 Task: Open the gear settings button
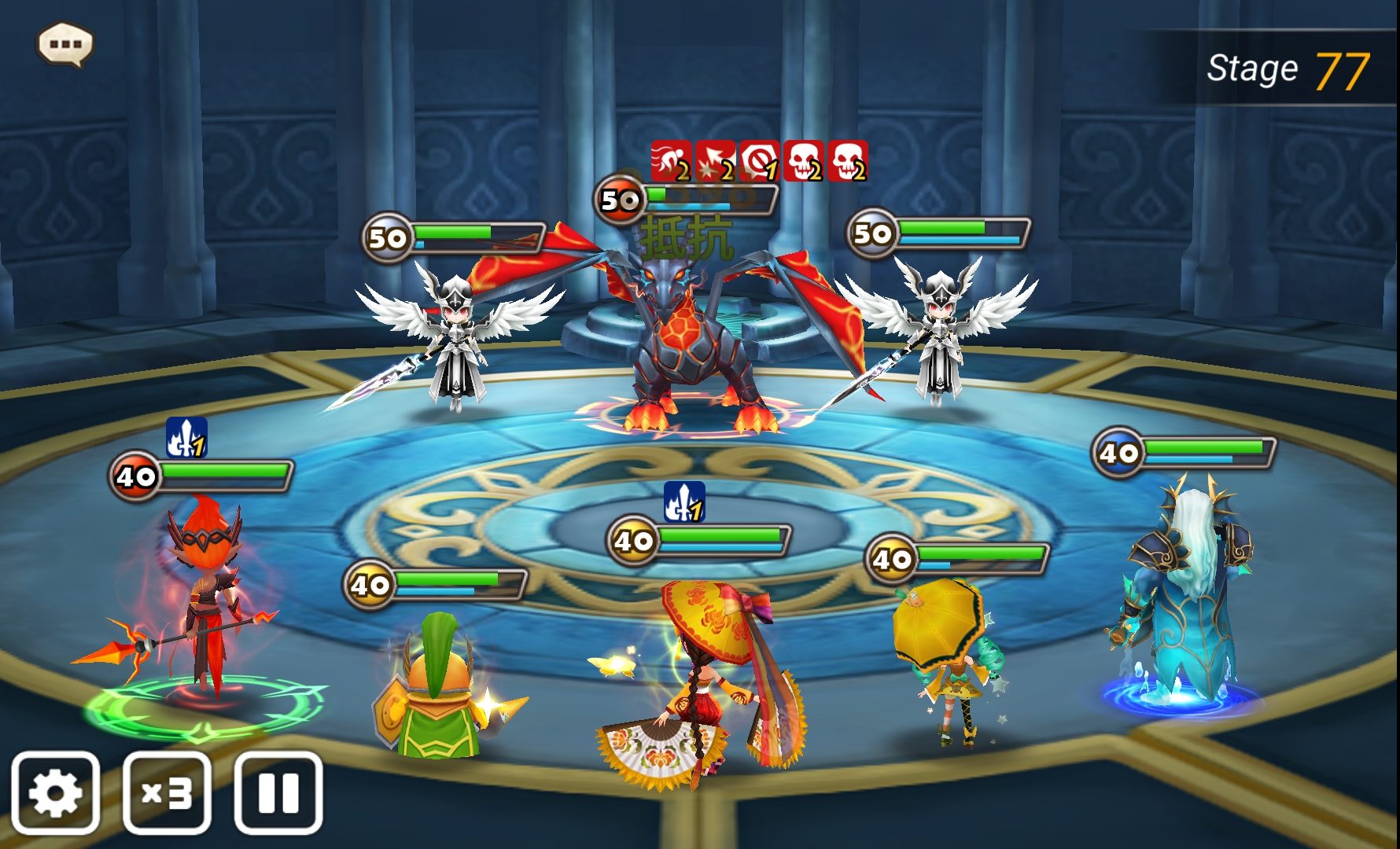coord(55,792)
